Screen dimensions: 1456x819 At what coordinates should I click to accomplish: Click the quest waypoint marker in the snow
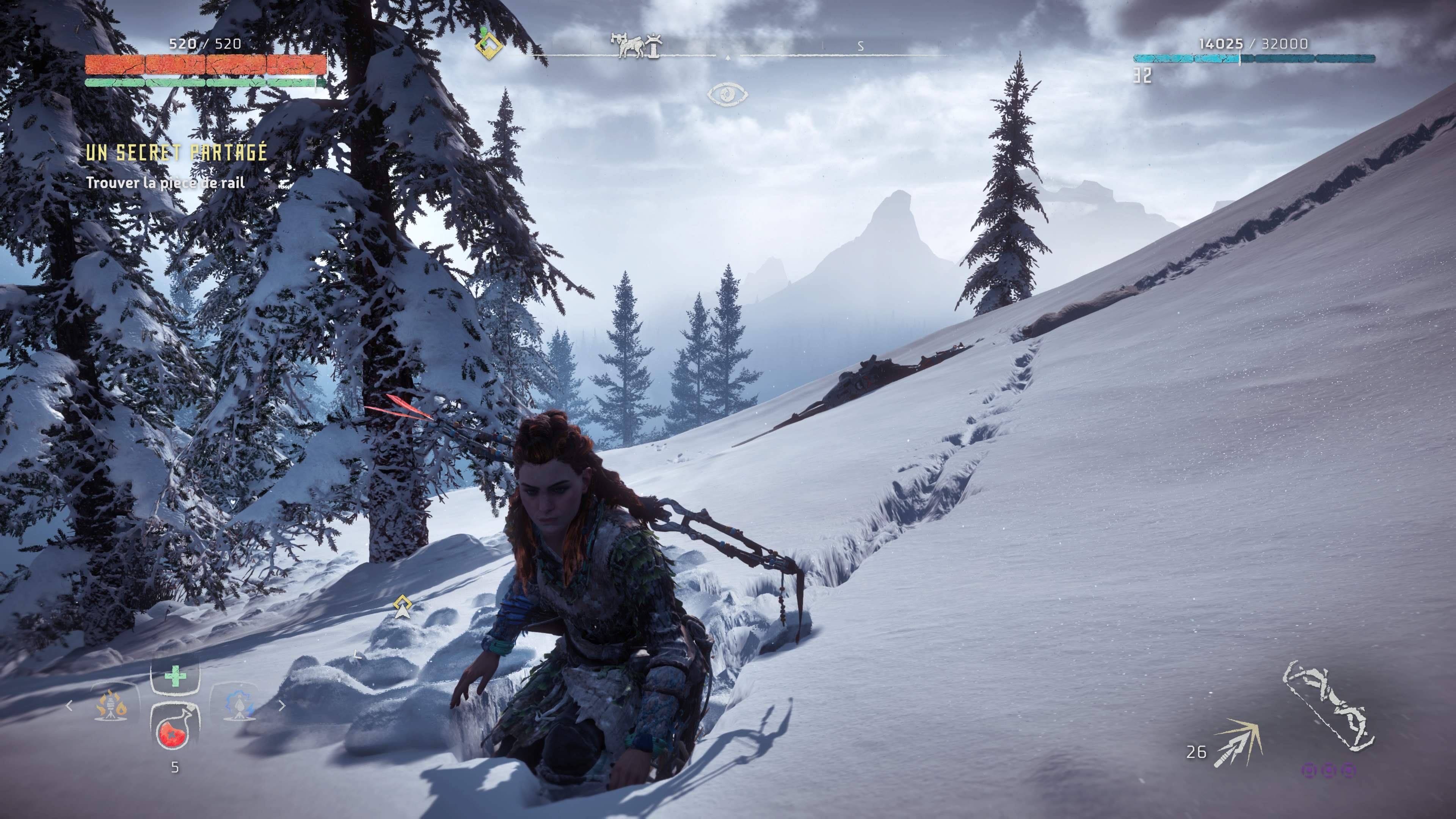point(402,607)
